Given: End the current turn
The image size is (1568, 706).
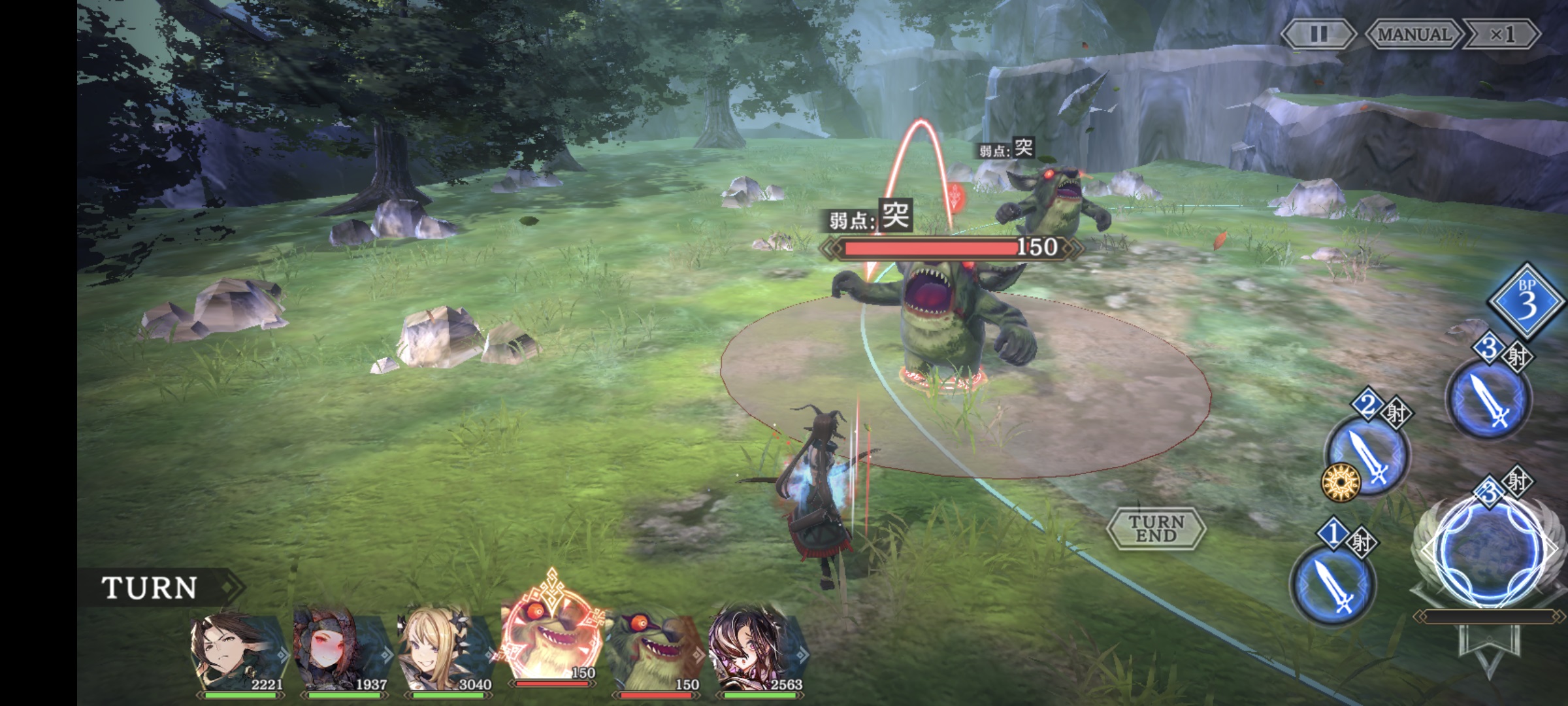Looking at the screenshot, I should [x=1156, y=528].
